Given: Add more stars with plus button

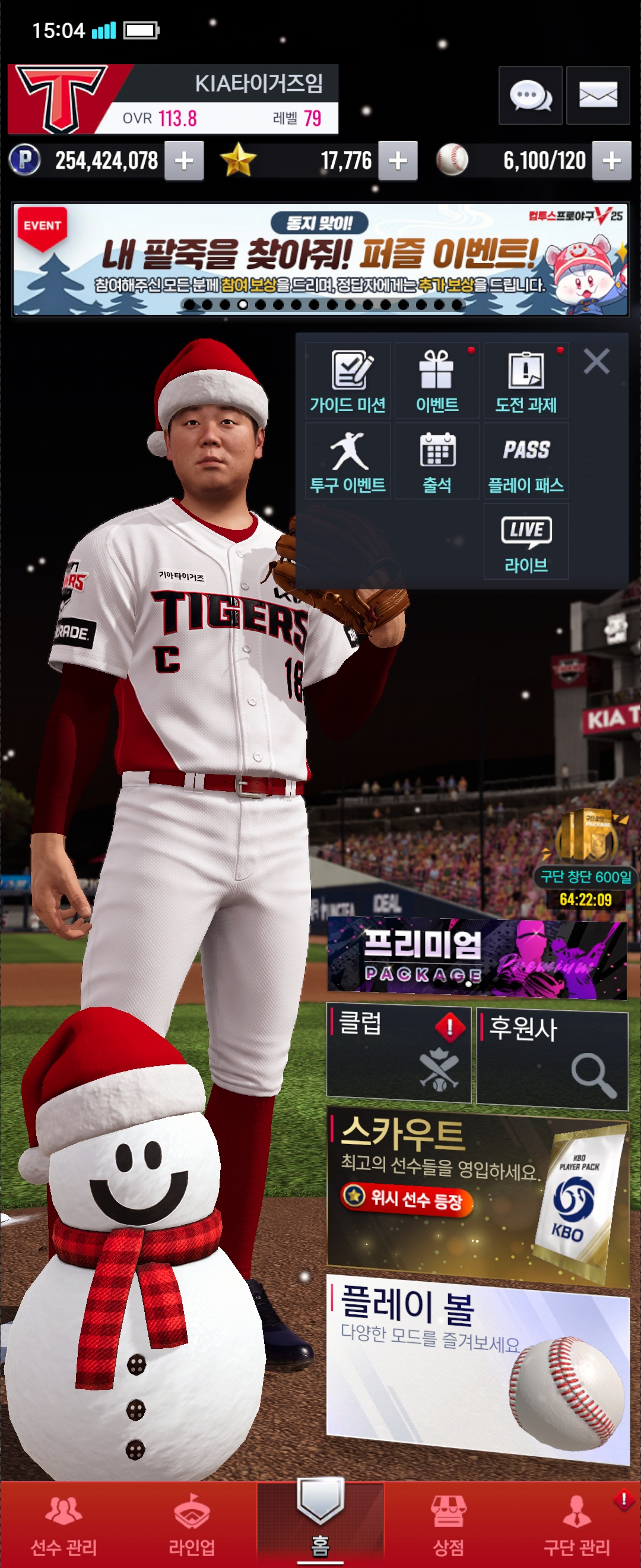Looking at the screenshot, I should point(398,161).
